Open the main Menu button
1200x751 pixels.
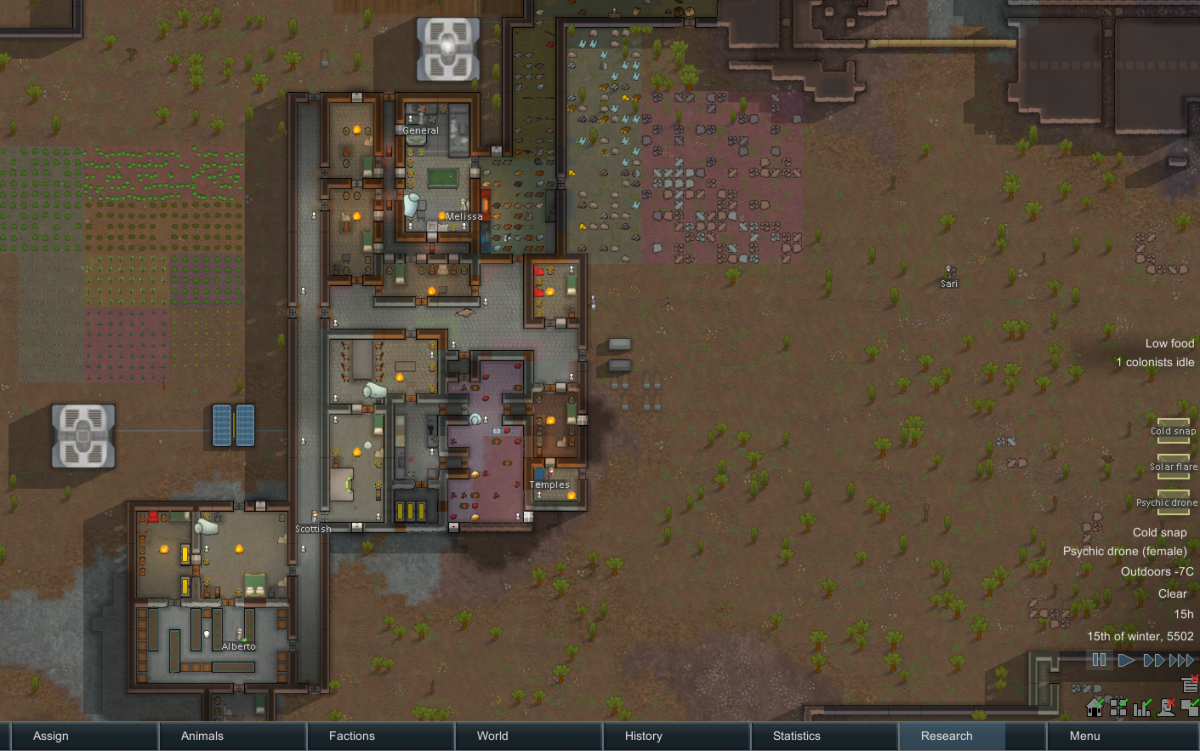tap(1084, 736)
